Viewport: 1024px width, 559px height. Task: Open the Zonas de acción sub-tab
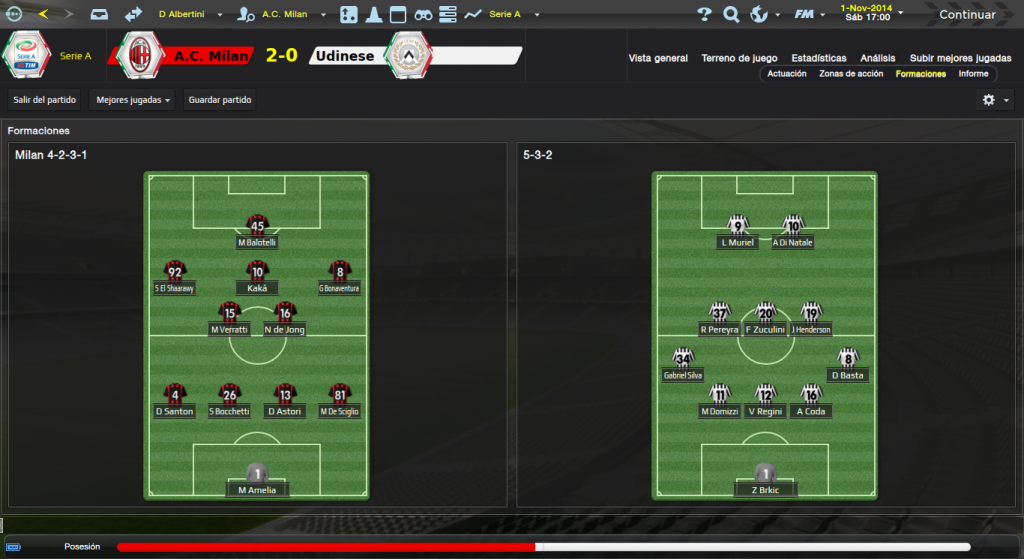[x=851, y=74]
